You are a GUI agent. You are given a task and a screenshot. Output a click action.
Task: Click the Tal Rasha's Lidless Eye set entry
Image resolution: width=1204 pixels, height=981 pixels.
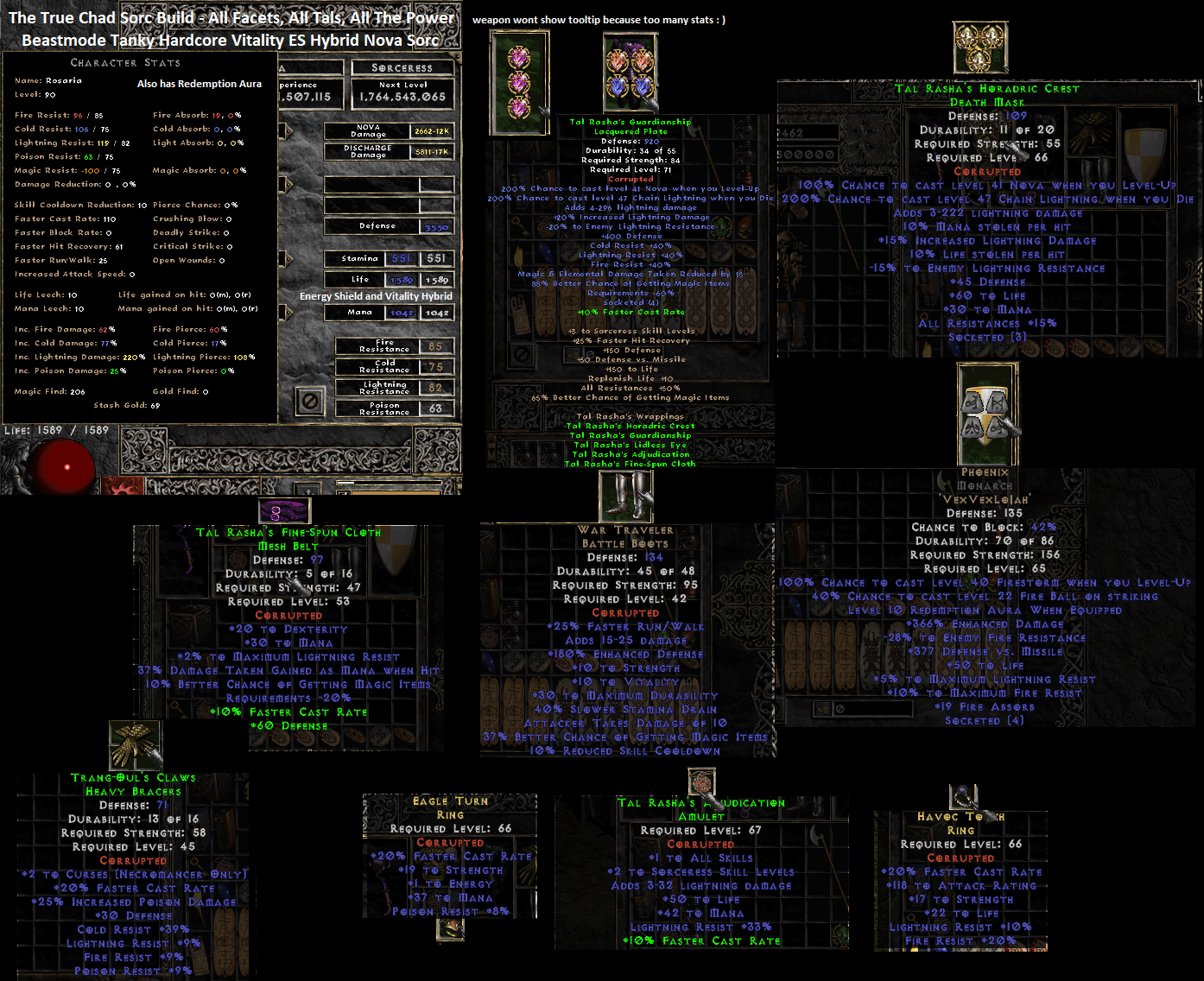coord(630,444)
